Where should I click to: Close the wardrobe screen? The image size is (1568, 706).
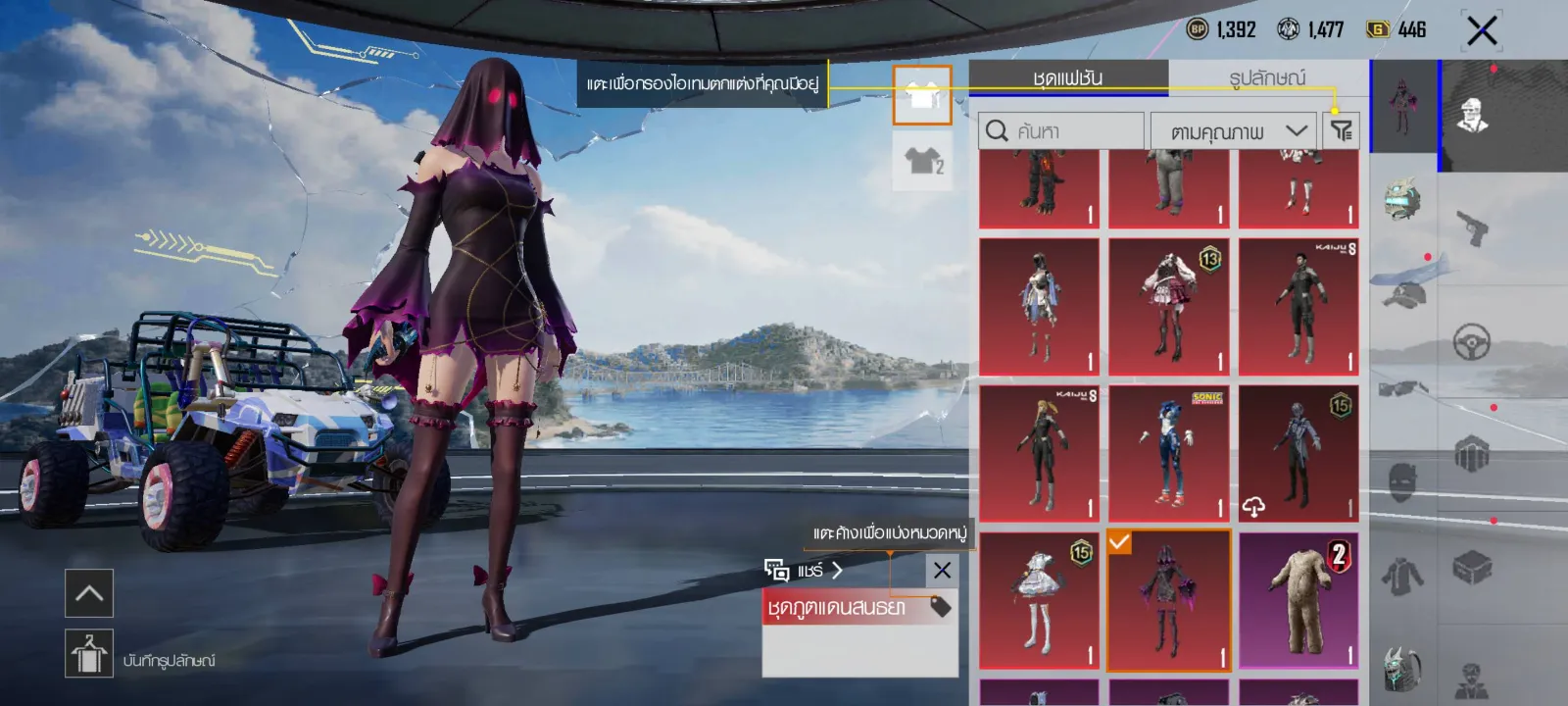pyautogui.click(x=1482, y=31)
